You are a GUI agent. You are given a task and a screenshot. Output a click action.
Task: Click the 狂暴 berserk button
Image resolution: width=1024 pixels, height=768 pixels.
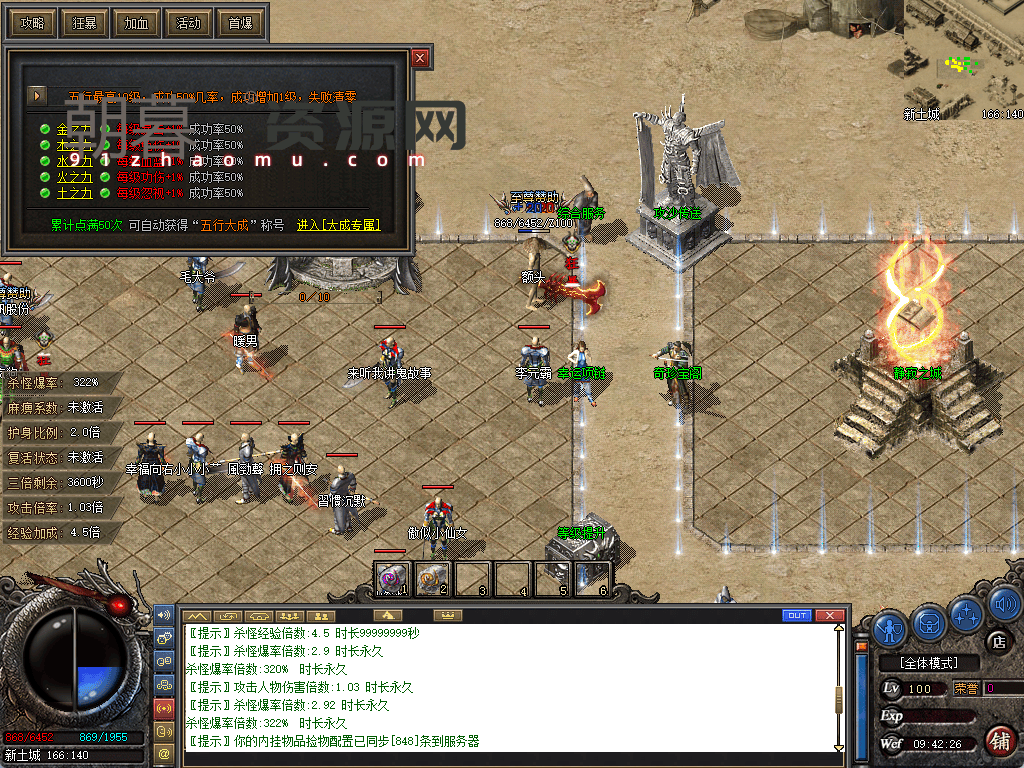(x=84, y=22)
